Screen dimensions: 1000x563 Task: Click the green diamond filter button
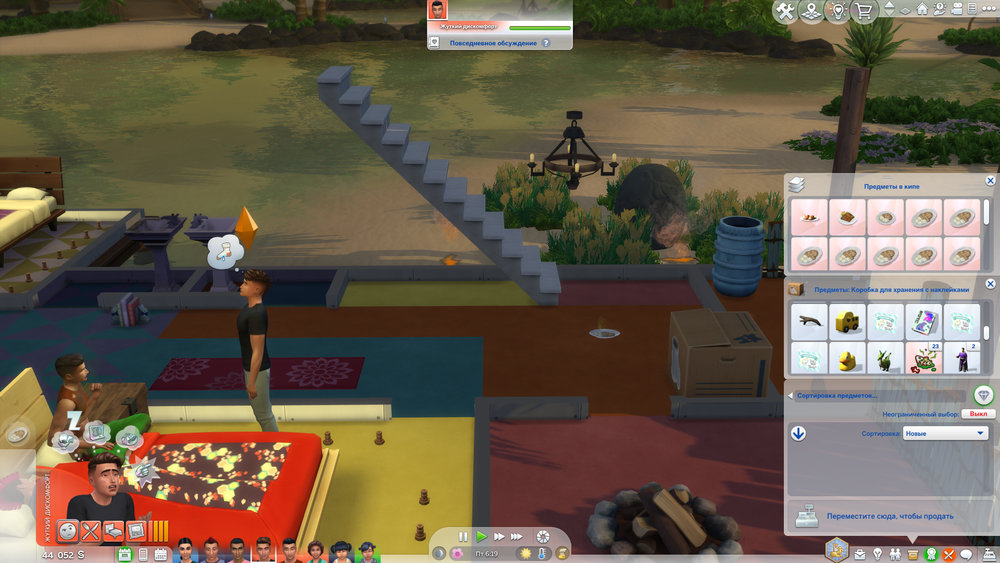(983, 395)
